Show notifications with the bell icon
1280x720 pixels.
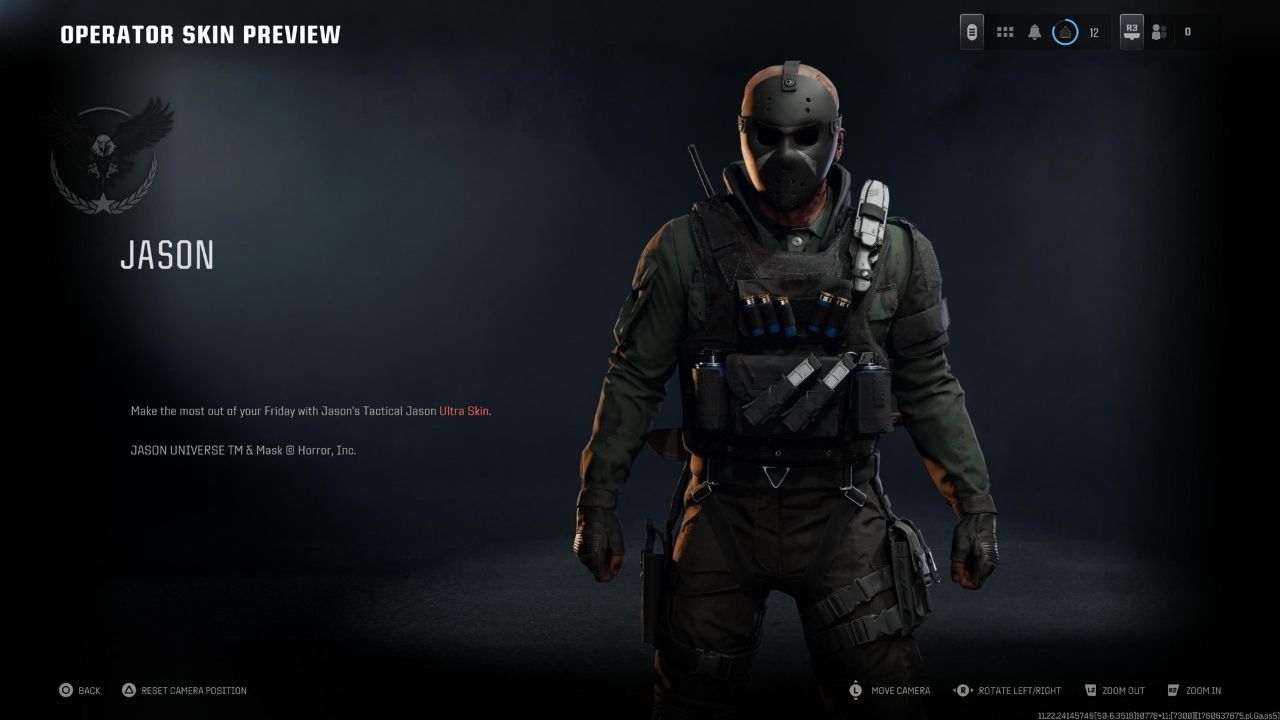1035,32
